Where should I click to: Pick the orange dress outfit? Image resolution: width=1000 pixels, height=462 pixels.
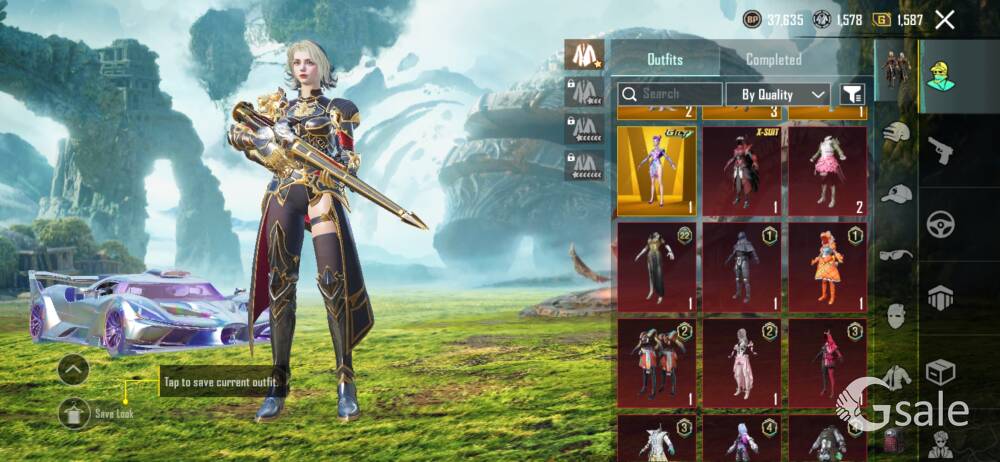tap(827, 264)
